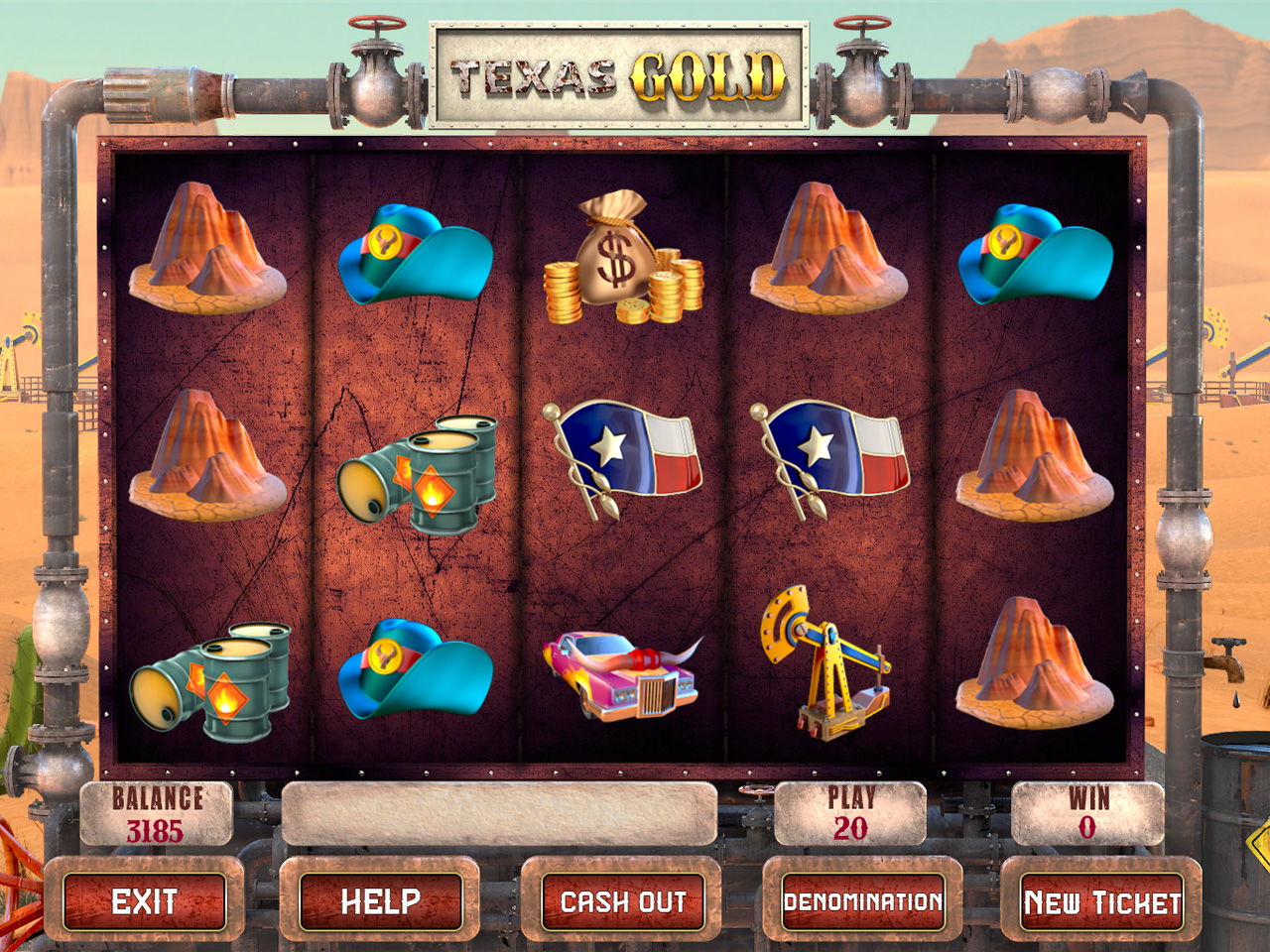
Task: Buy a New Ticket
Action: click(1102, 901)
